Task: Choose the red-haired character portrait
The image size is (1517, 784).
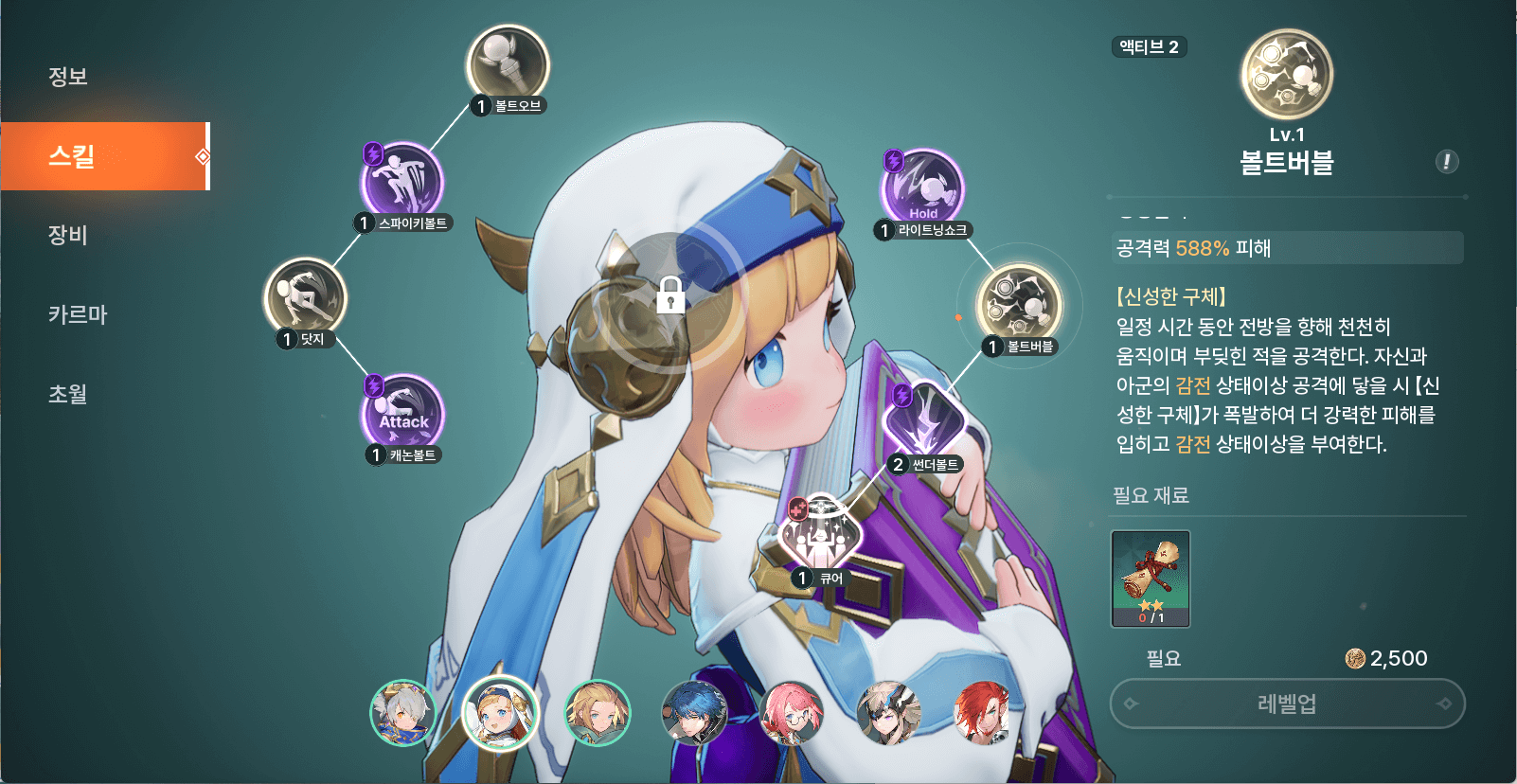Action: [983, 712]
